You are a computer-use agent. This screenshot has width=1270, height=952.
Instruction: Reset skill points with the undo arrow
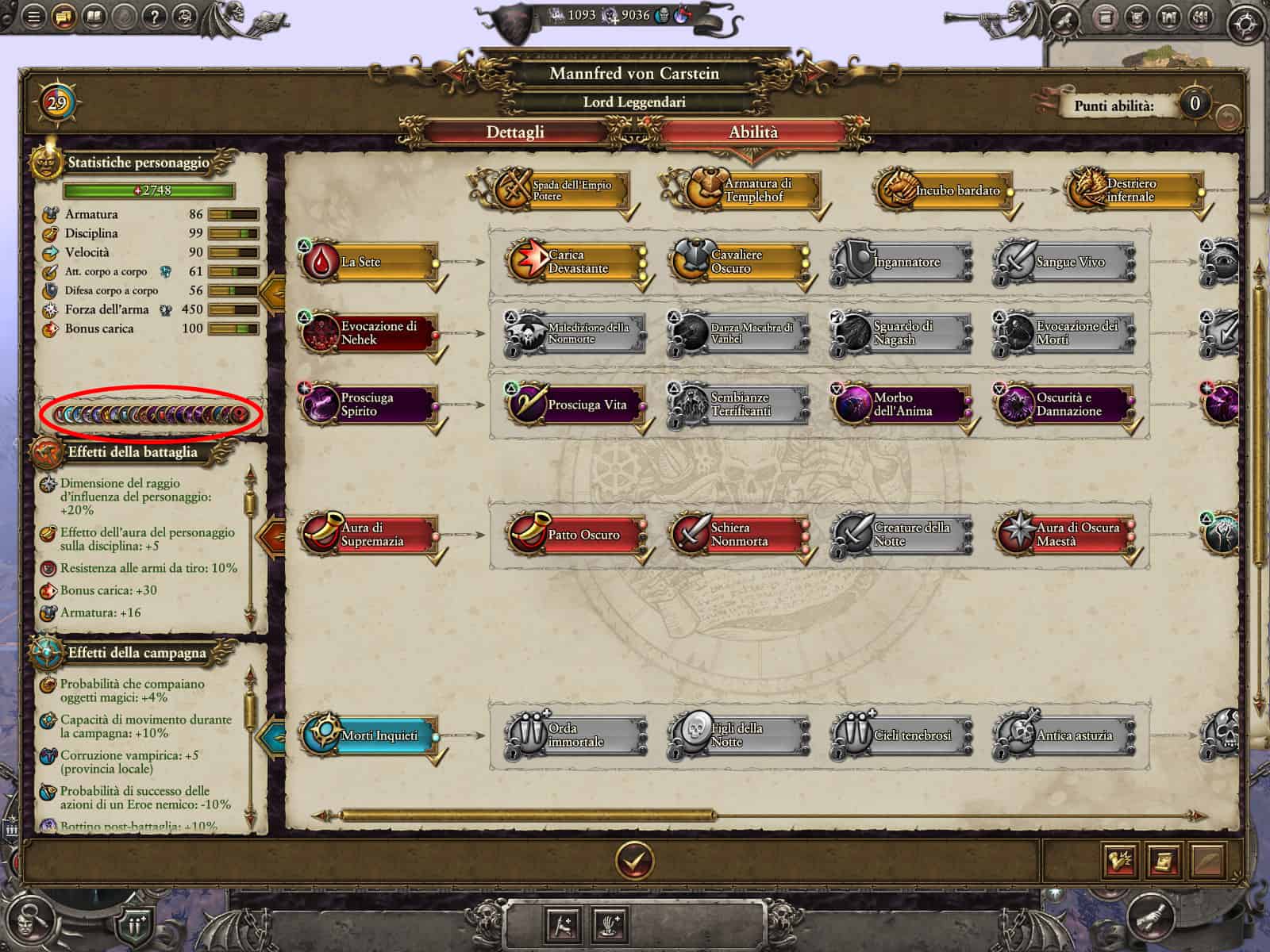(x=1228, y=117)
